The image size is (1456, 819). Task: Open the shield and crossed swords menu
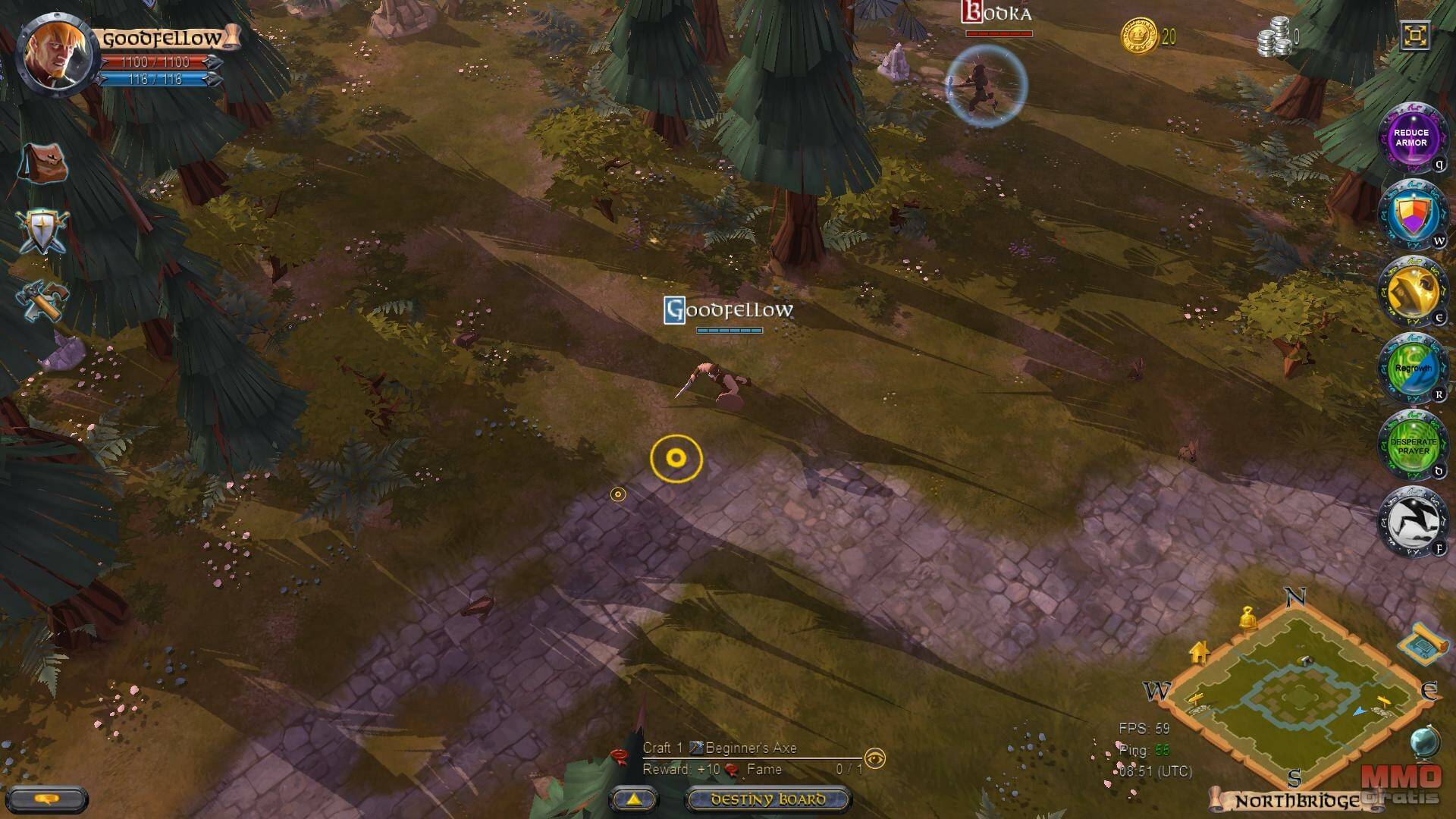coord(42,231)
